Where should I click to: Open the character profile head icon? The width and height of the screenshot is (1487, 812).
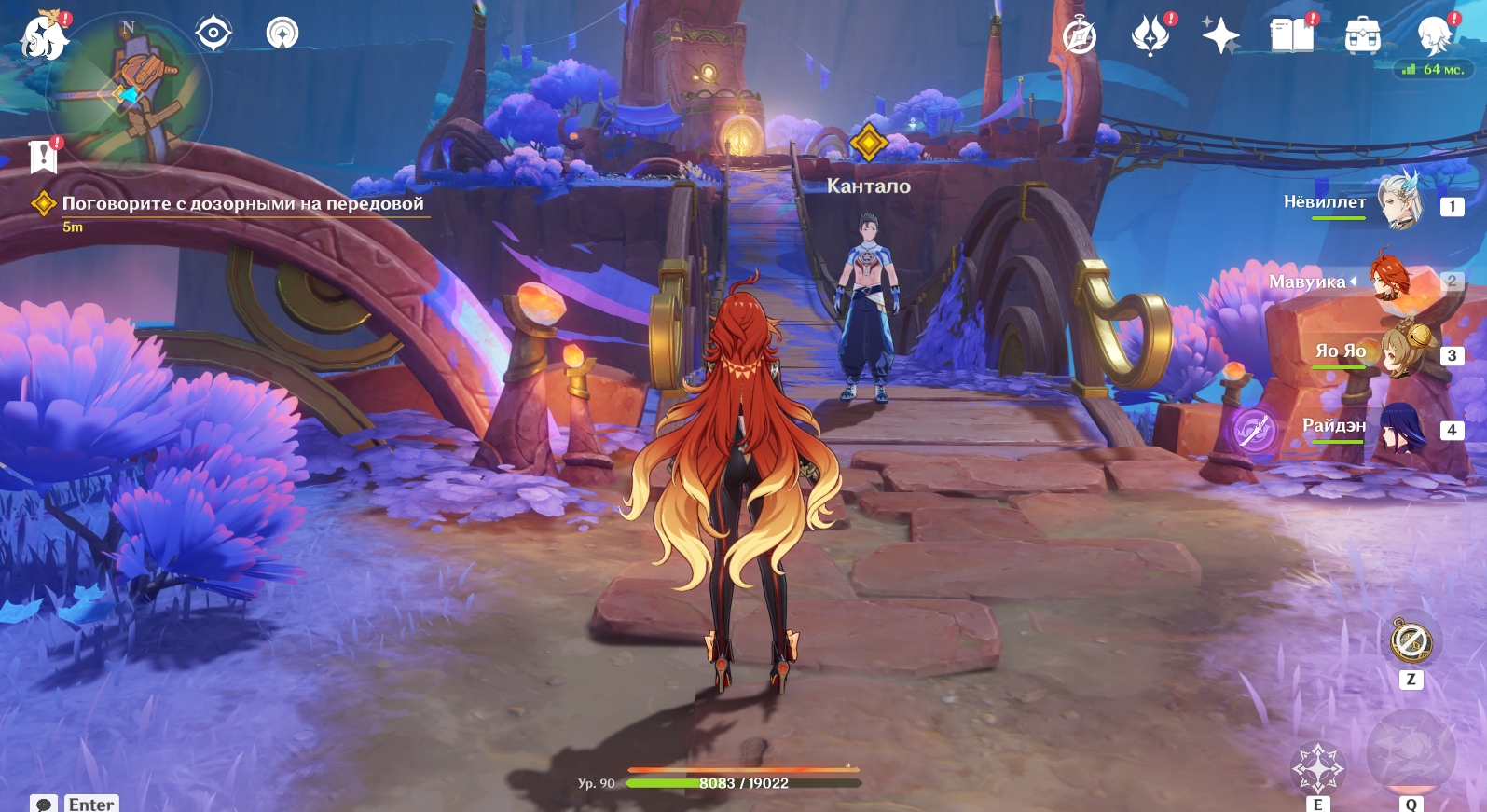point(1433,35)
